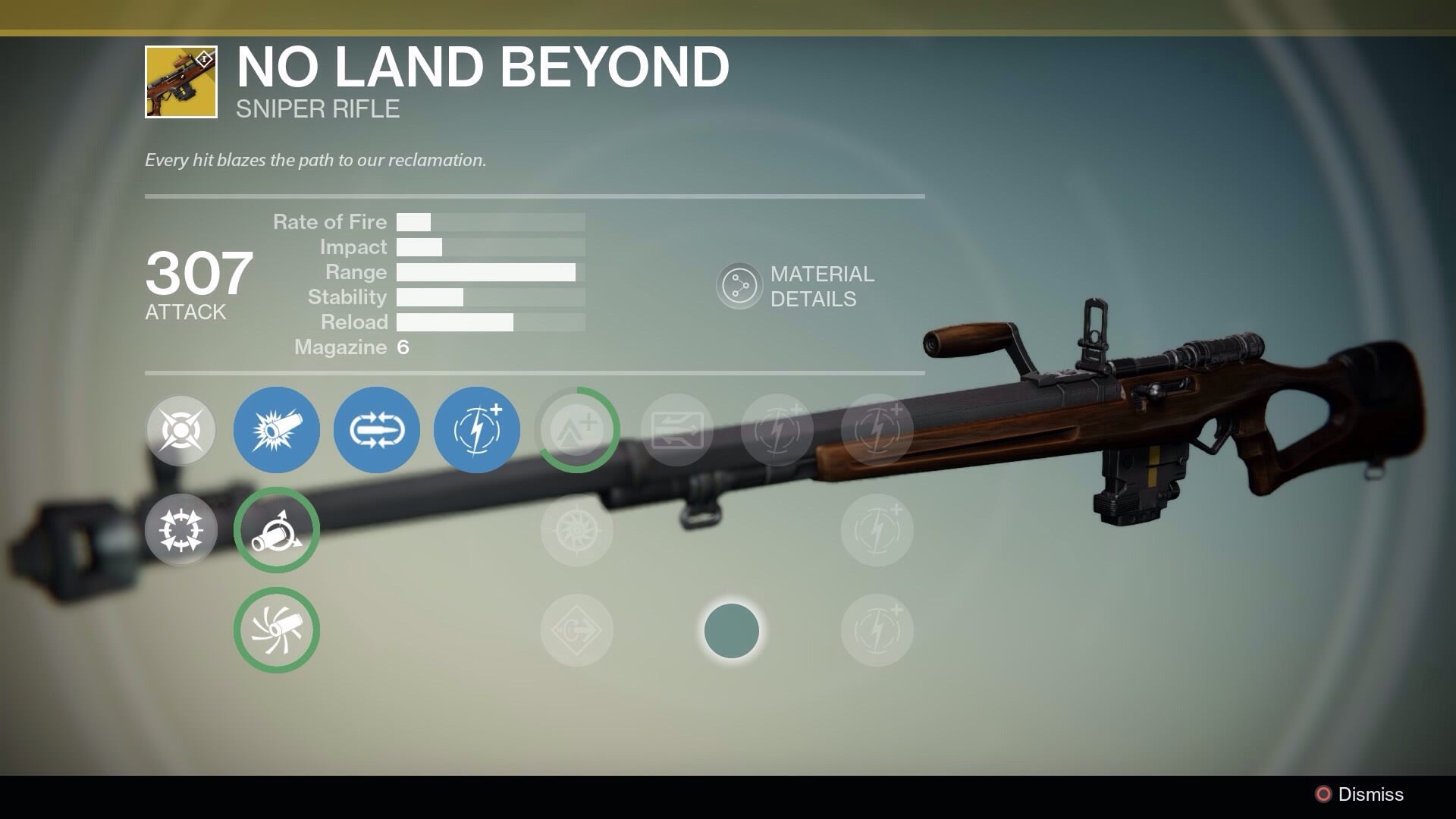
Task: Click the faded ricochet-arrow perk node
Action: pyautogui.click(x=676, y=430)
